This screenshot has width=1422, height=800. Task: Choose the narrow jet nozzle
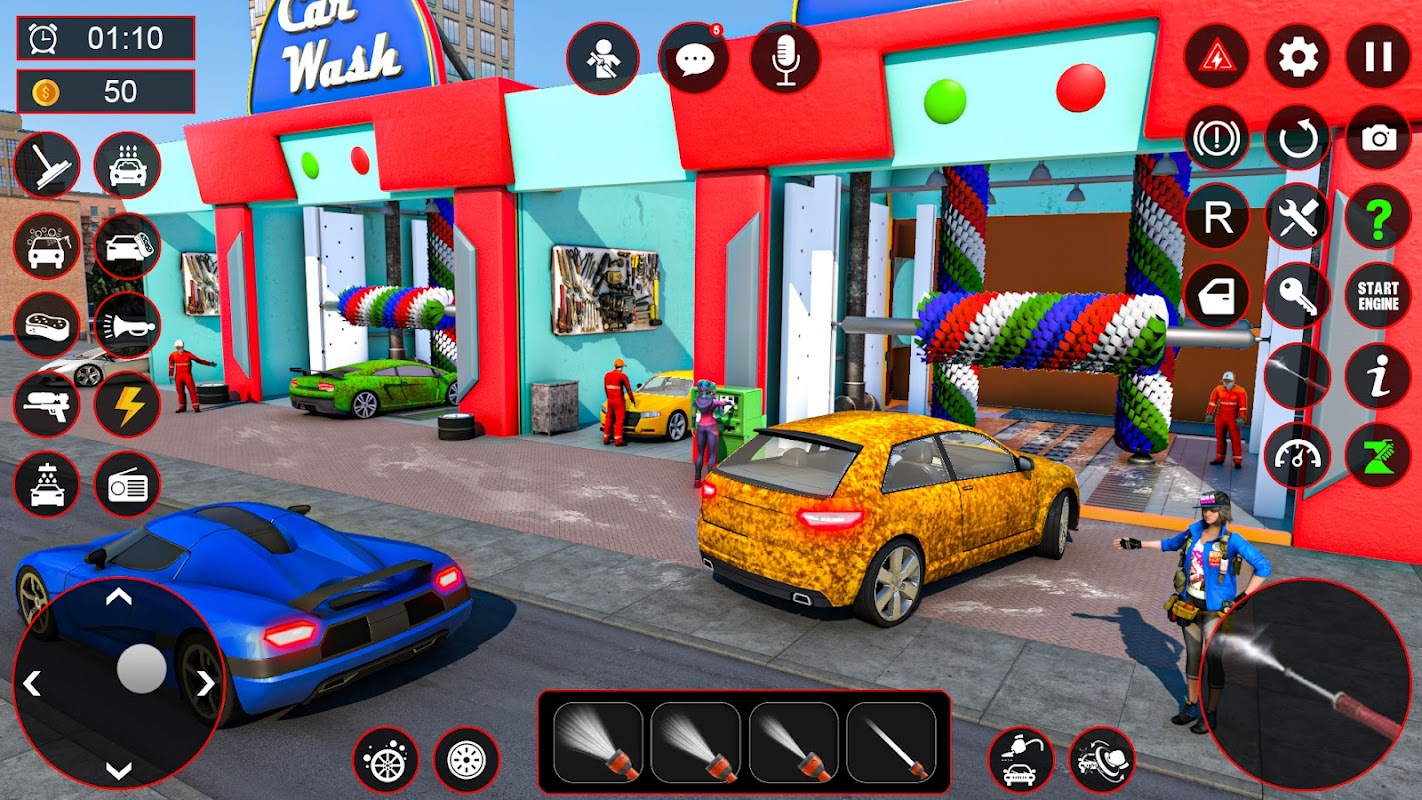point(891,742)
